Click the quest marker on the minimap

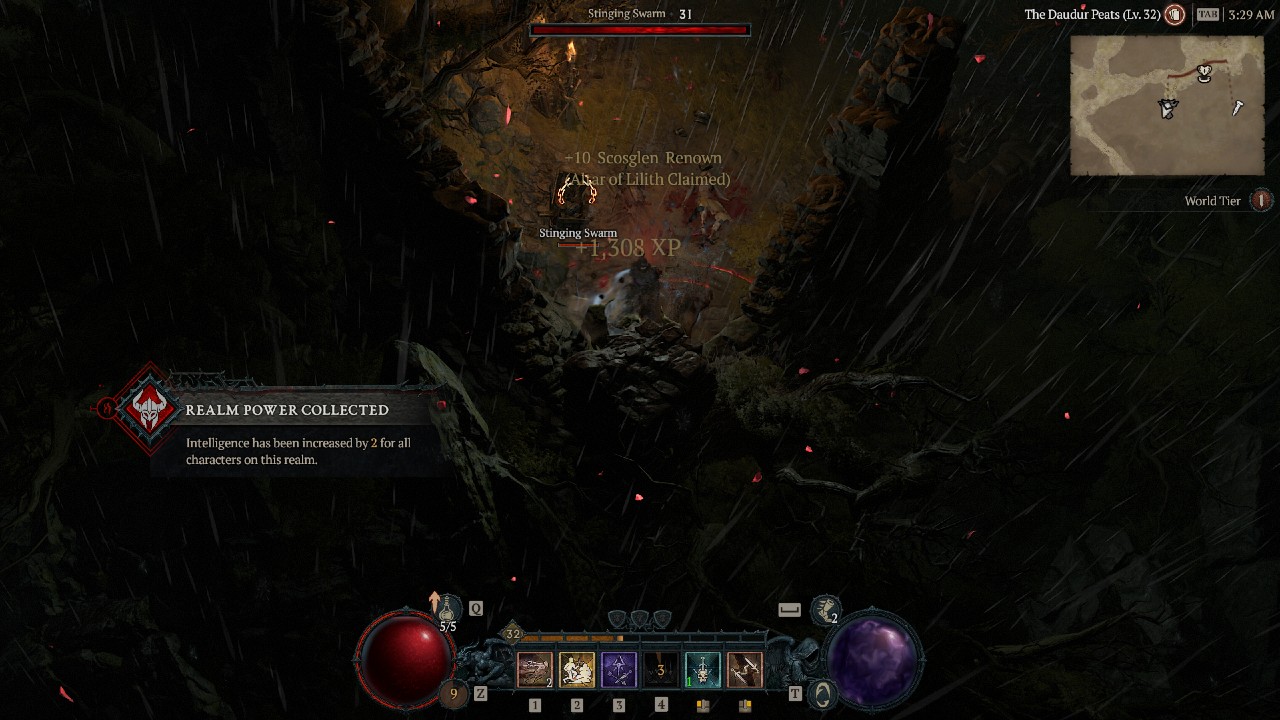tap(1205, 72)
